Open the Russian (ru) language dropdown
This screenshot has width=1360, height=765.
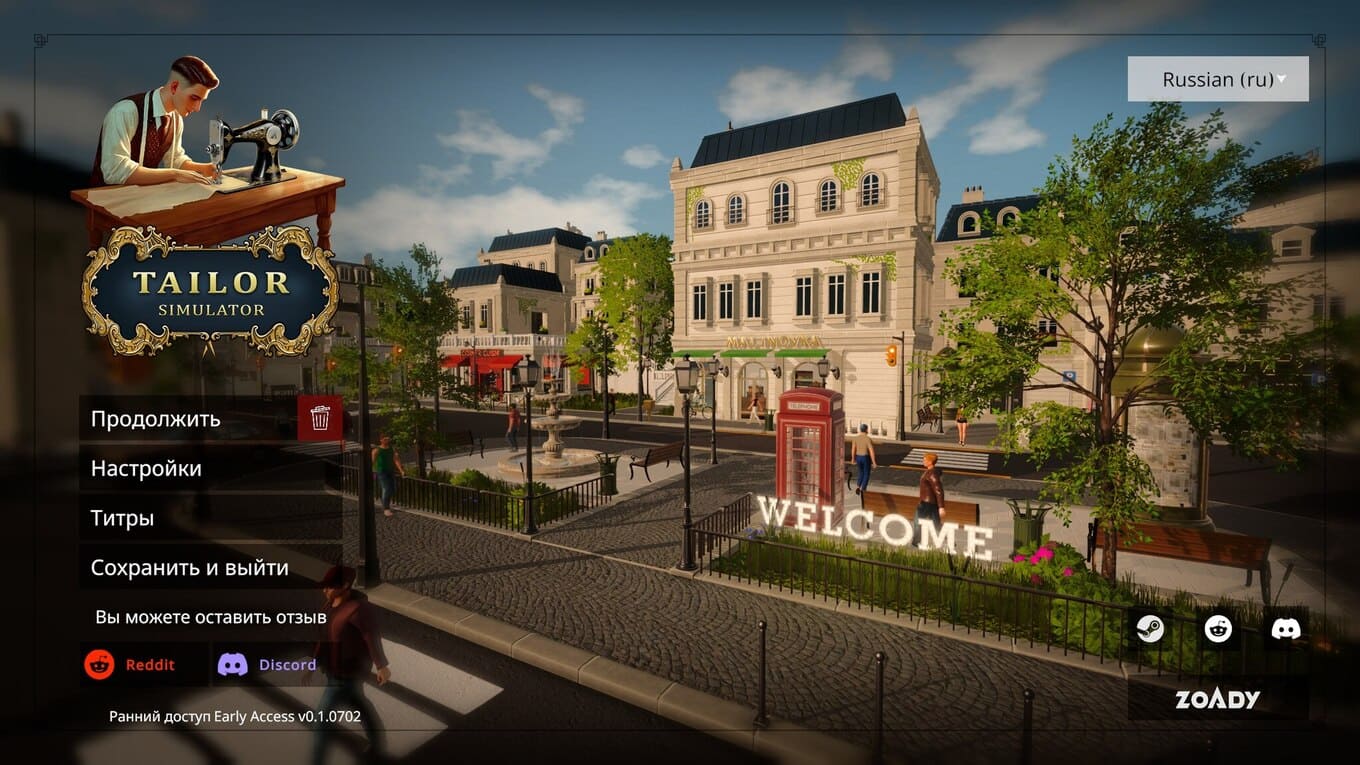[x=1218, y=80]
